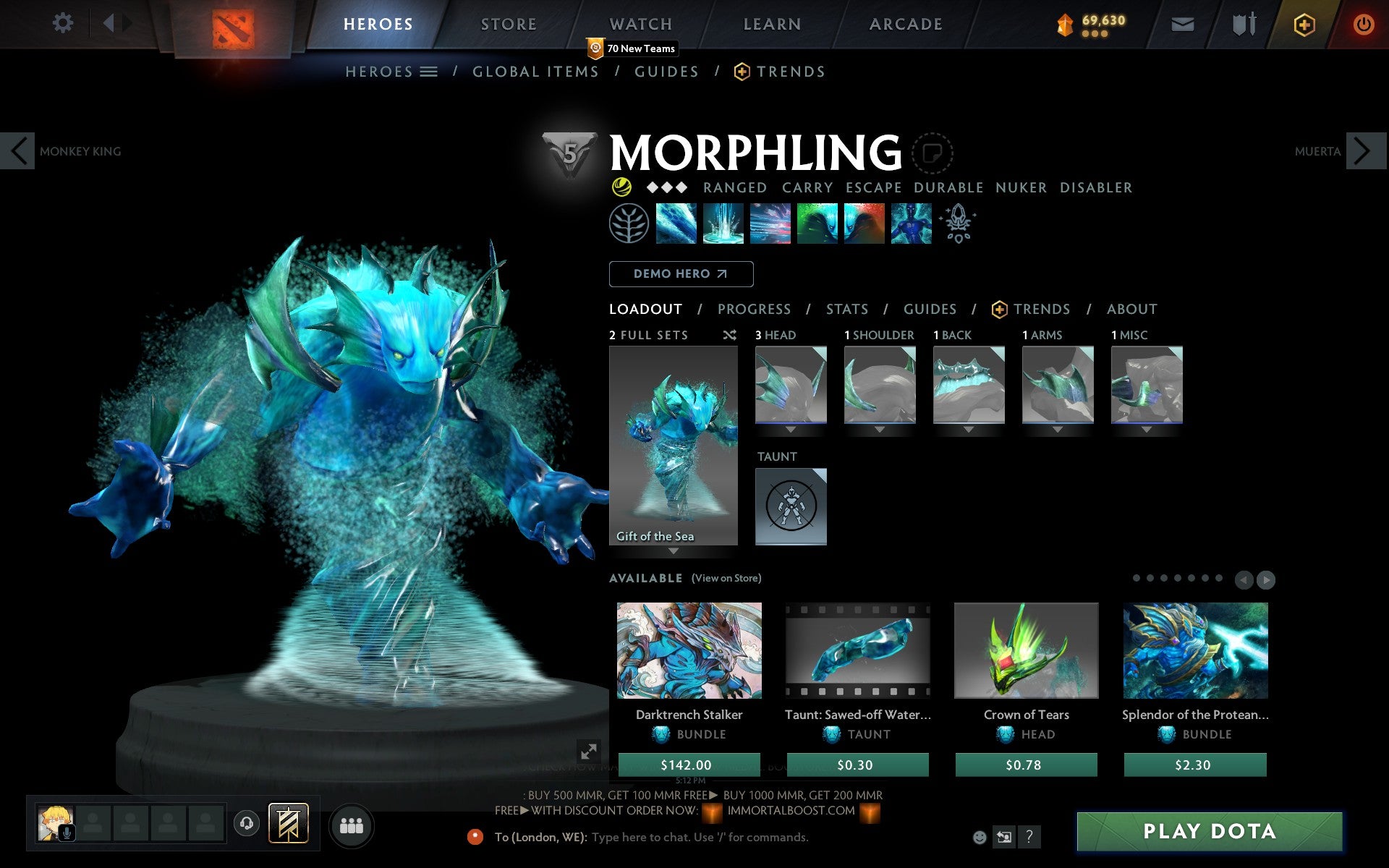Toggle the emoticon picker near chat
The height and width of the screenshot is (868, 1389).
pos(981,837)
